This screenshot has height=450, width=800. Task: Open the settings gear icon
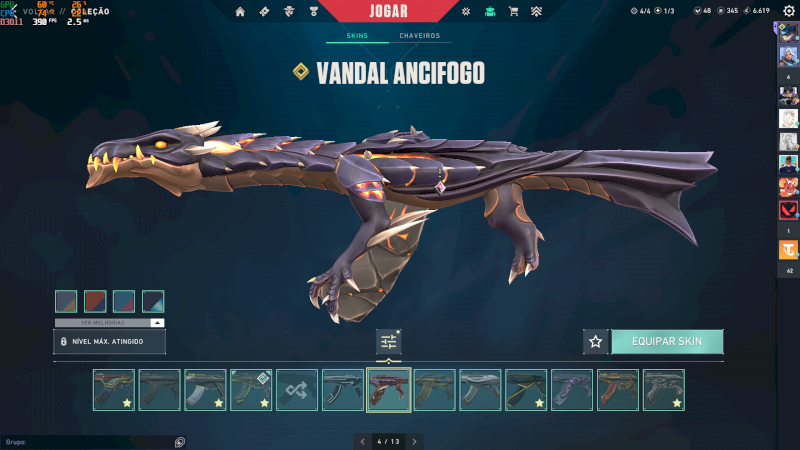pyautogui.click(x=789, y=11)
